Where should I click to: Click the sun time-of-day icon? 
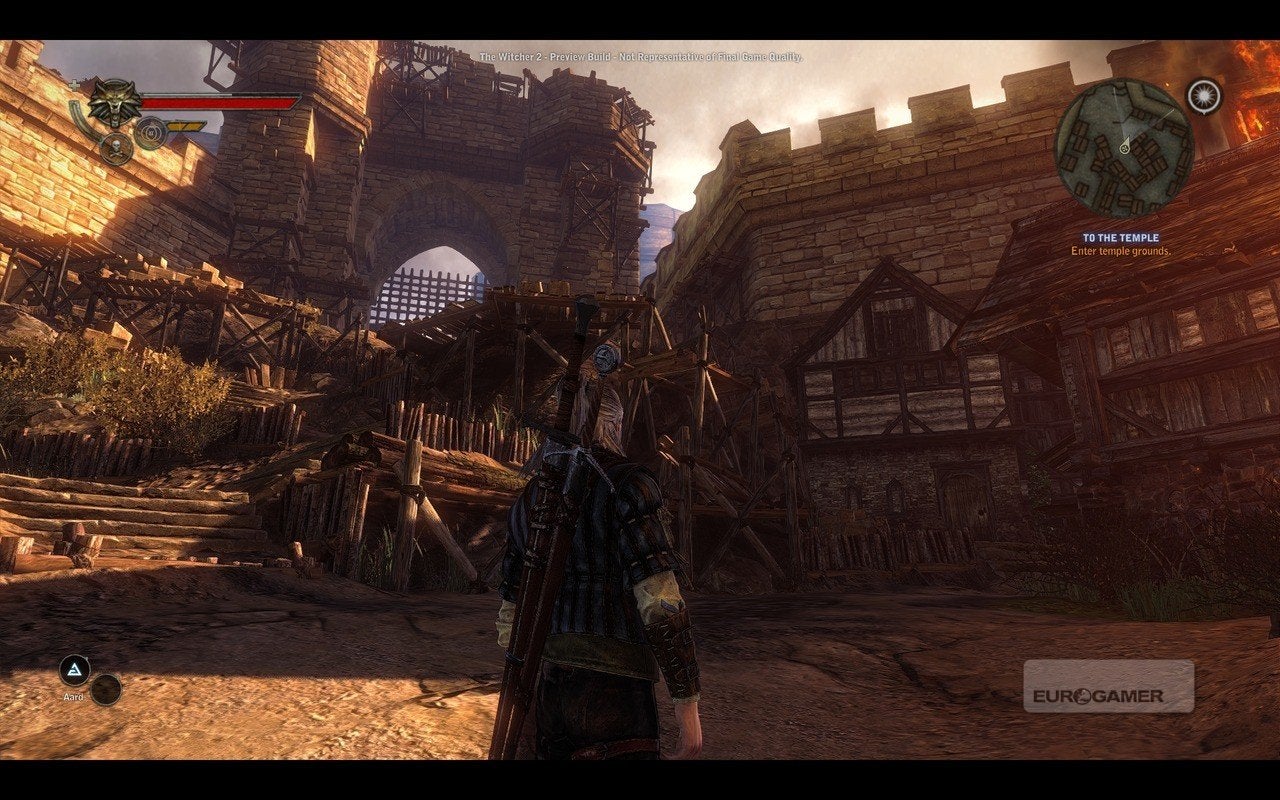pyautogui.click(x=1203, y=96)
